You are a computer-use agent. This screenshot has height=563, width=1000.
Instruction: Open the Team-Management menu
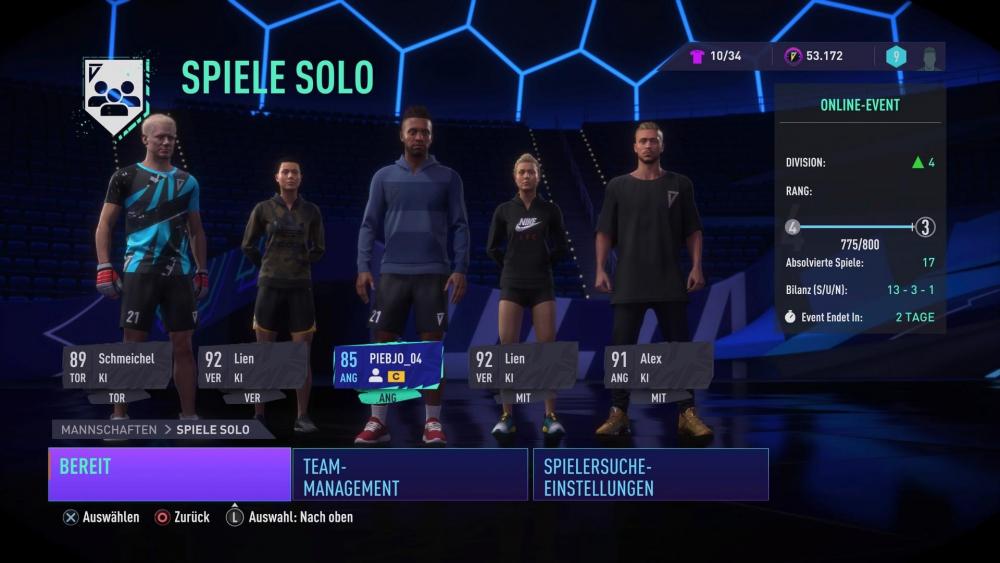point(409,474)
